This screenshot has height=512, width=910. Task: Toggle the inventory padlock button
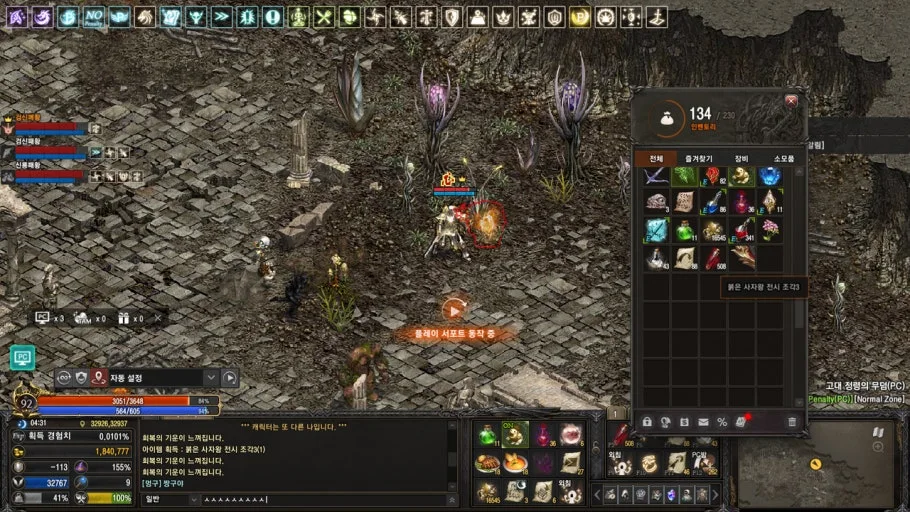pyautogui.click(x=647, y=422)
